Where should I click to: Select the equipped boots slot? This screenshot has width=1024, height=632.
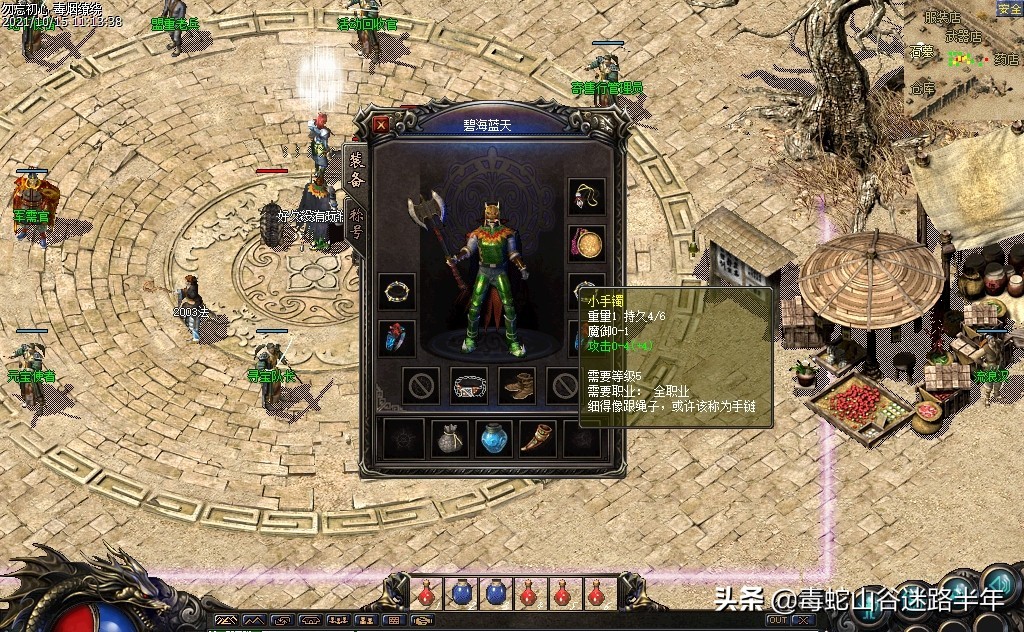pos(517,386)
